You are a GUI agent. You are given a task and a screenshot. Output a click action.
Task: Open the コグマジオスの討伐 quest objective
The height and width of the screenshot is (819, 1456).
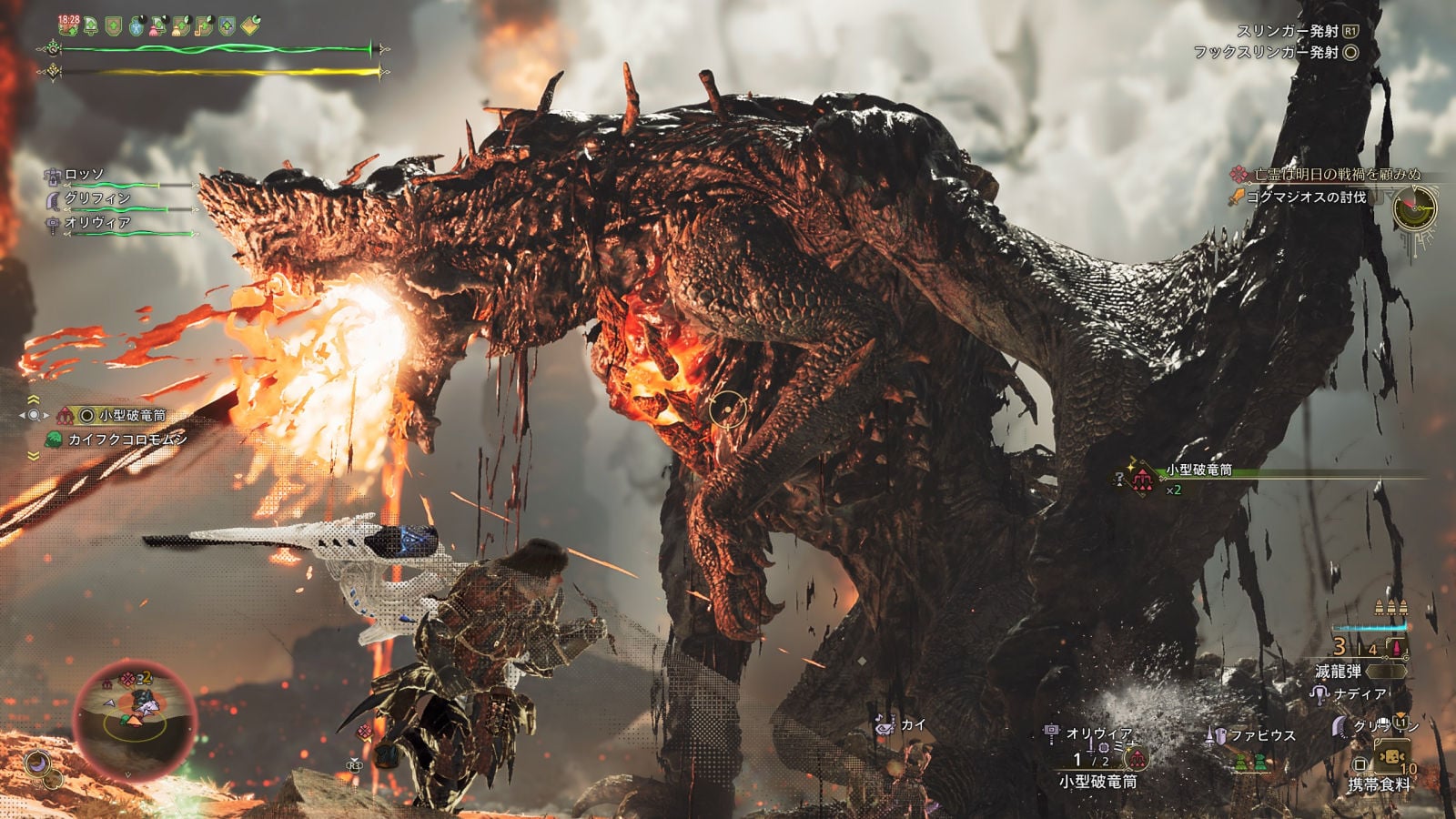tap(1305, 197)
